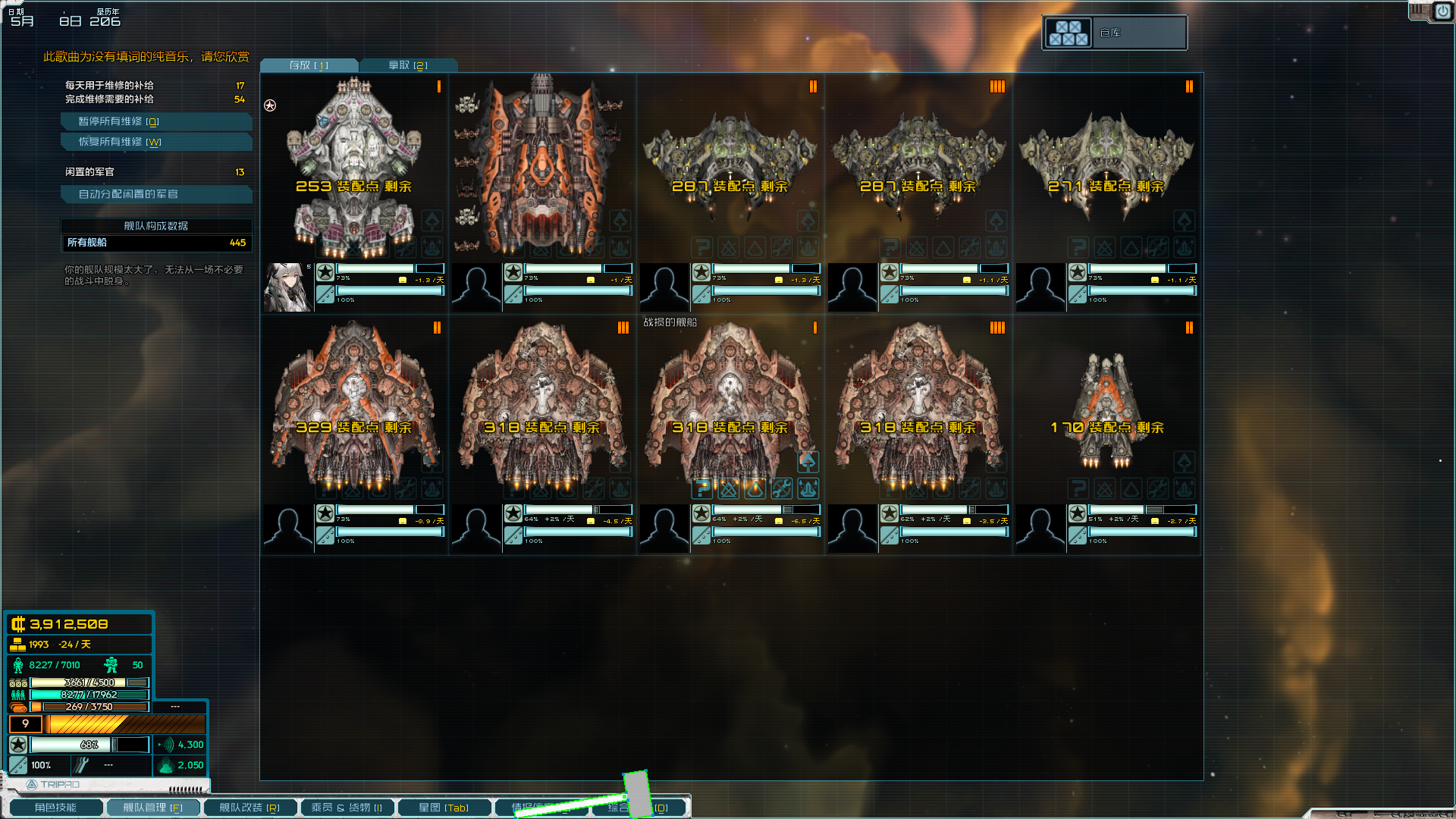The image size is (1456, 819).
Task: Open the 角色技能 character skills tab
Action: pyautogui.click(x=55, y=808)
